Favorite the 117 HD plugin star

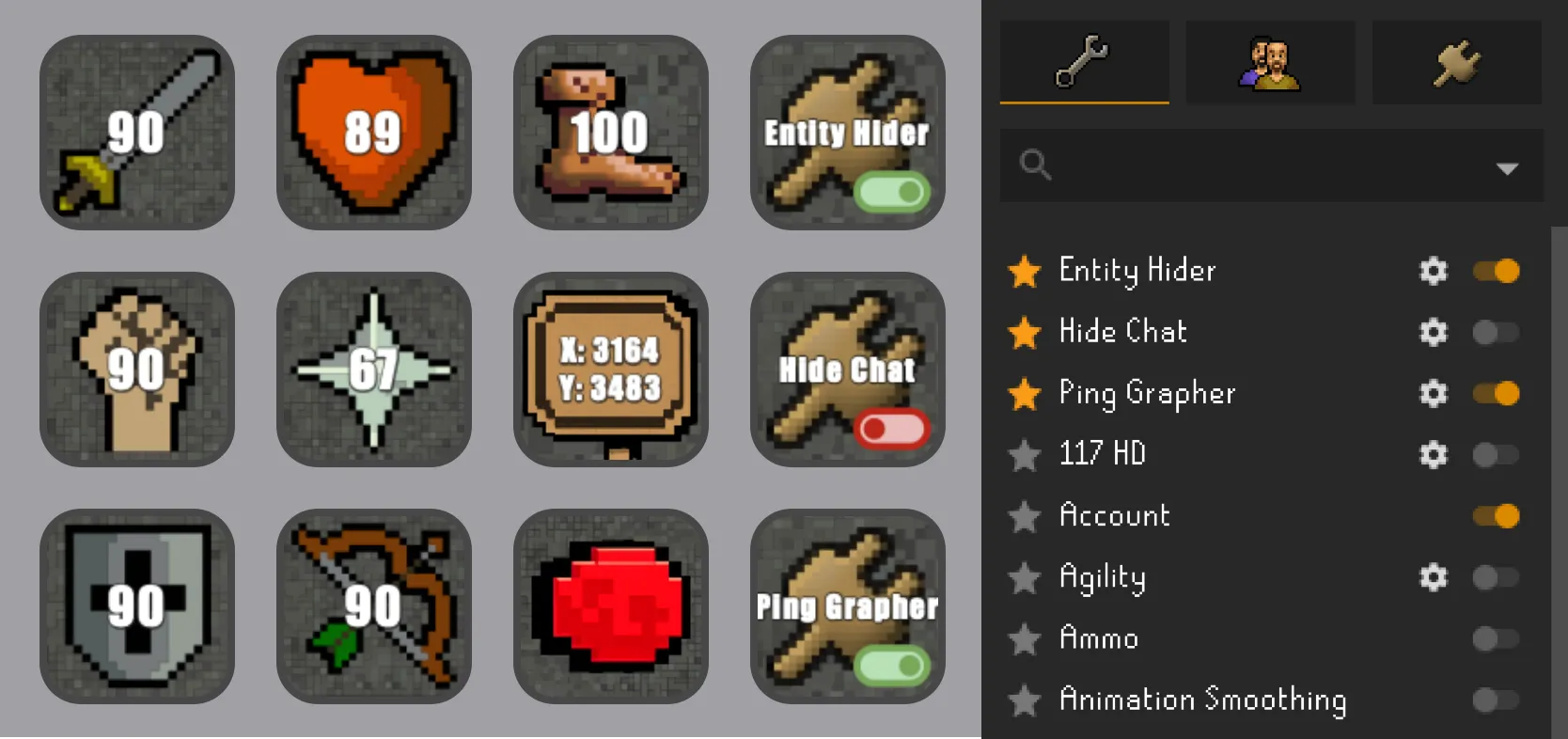1026,455
